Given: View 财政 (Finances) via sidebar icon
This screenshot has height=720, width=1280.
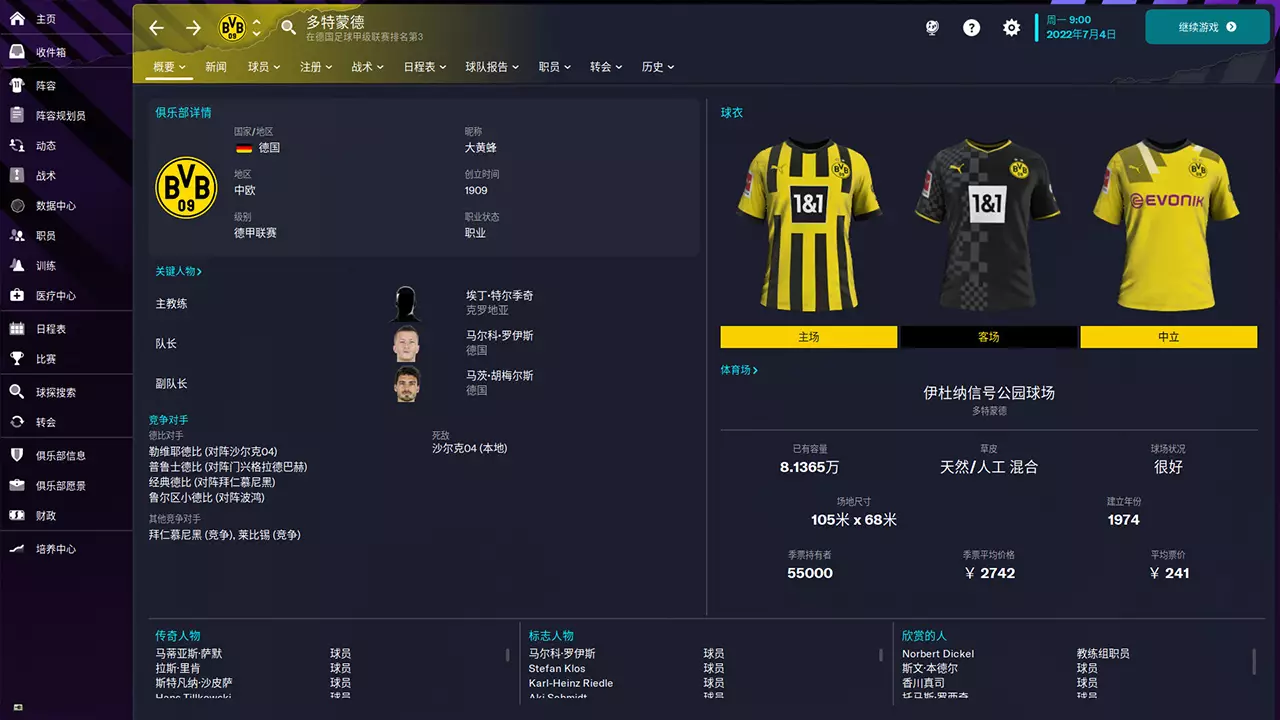Looking at the screenshot, I should point(50,514).
